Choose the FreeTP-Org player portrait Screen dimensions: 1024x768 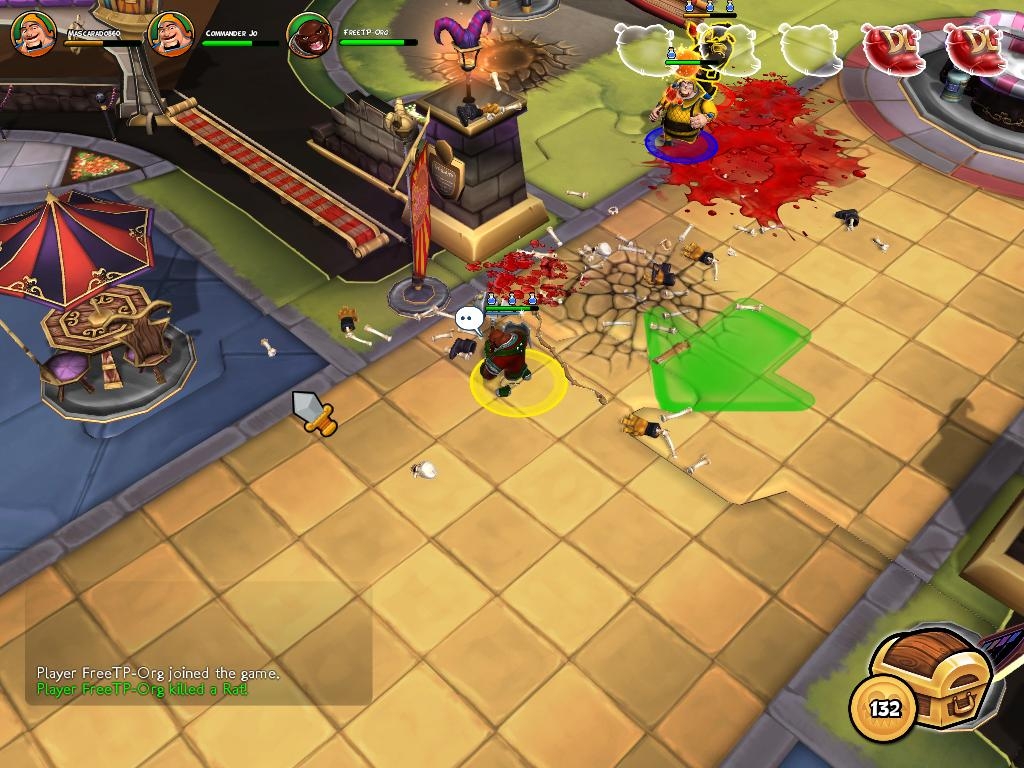click(309, 35)
